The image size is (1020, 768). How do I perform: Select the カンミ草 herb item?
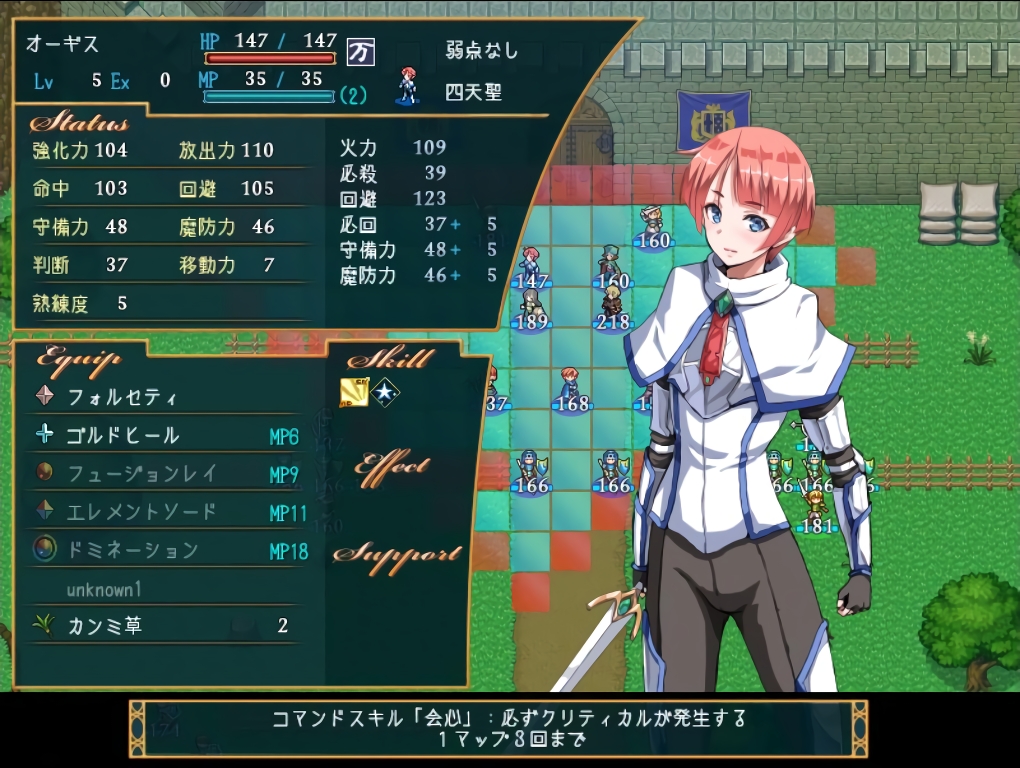tap(105, 626)
